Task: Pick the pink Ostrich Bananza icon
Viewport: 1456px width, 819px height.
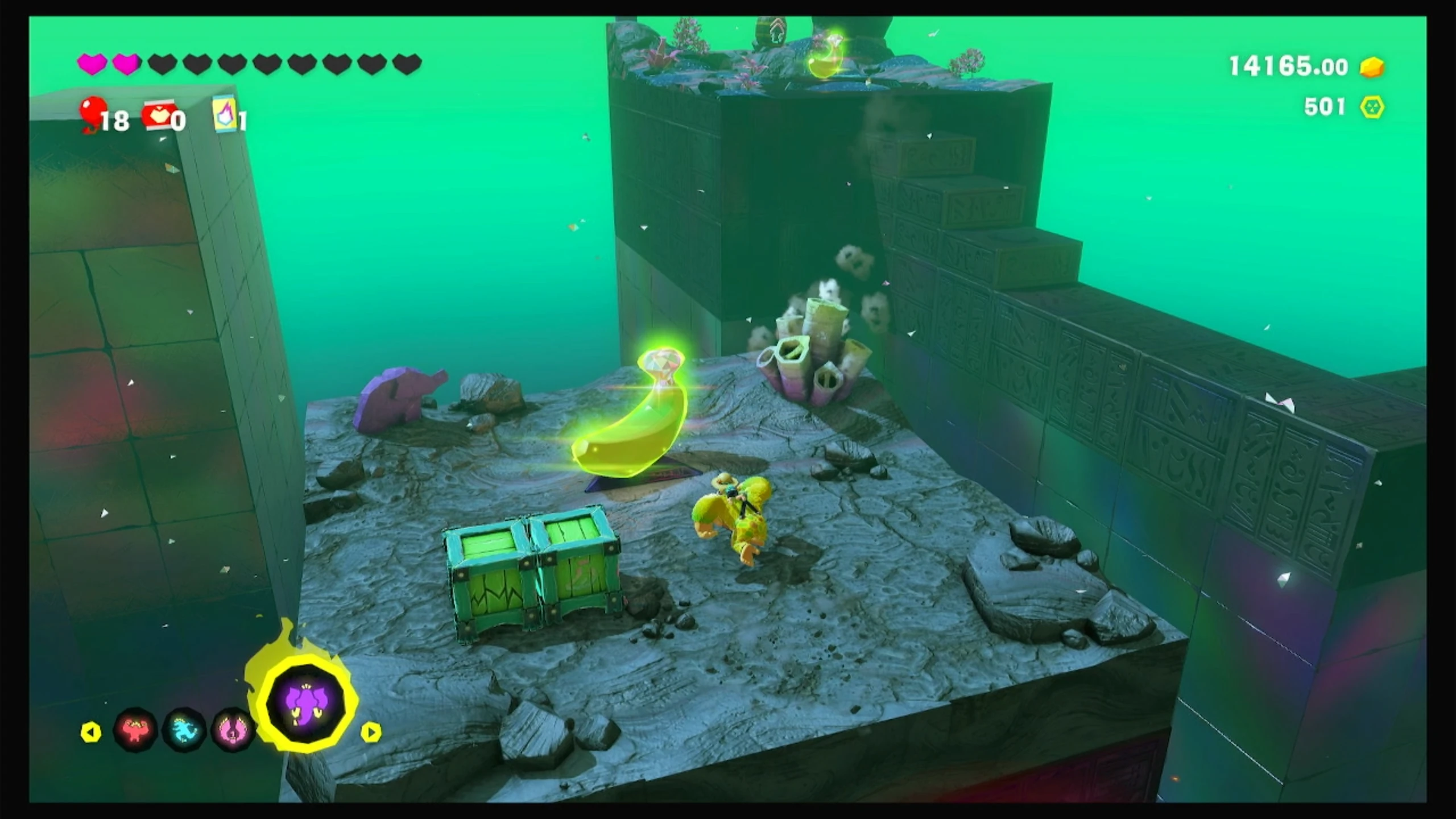Action: click(x=232, y=729)
